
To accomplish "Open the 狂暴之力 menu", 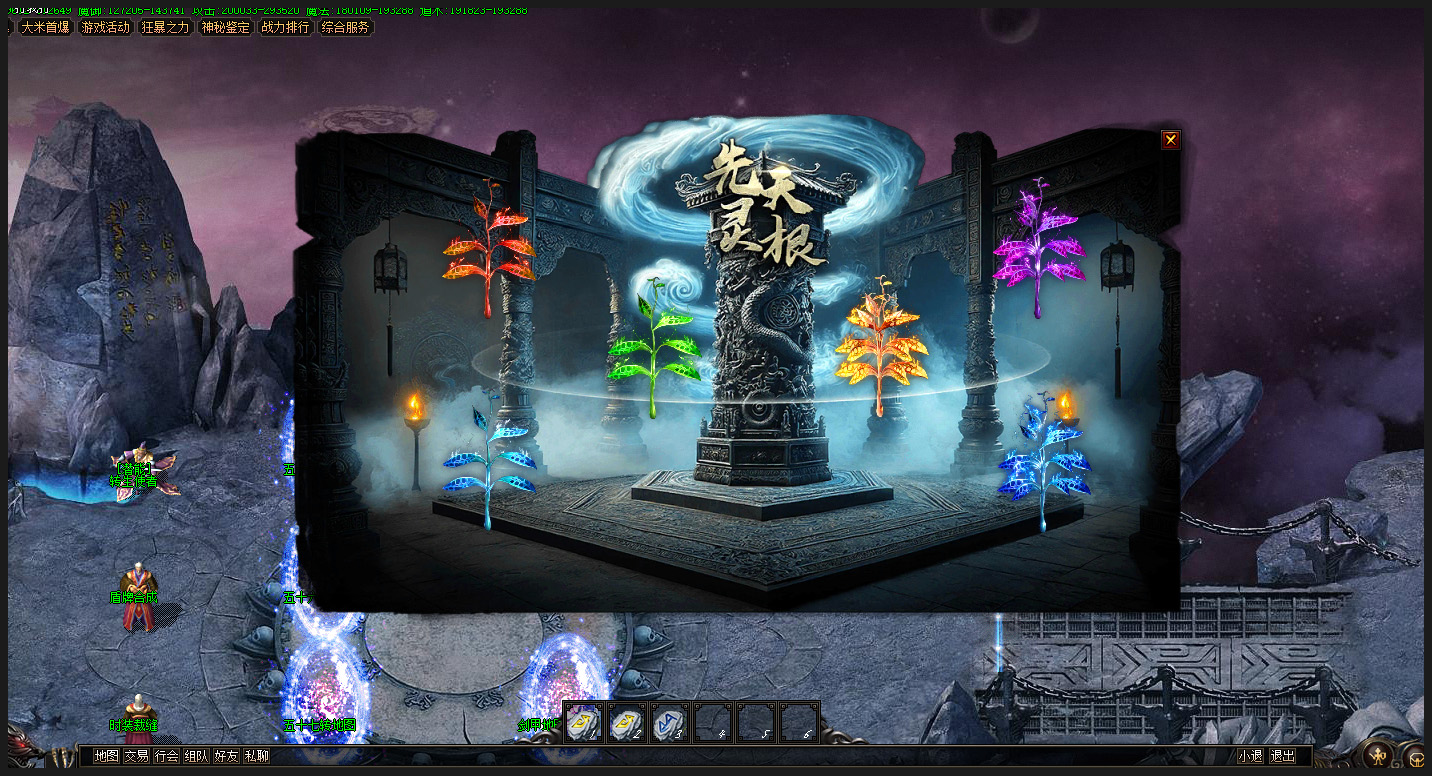I will click(166, 28).
